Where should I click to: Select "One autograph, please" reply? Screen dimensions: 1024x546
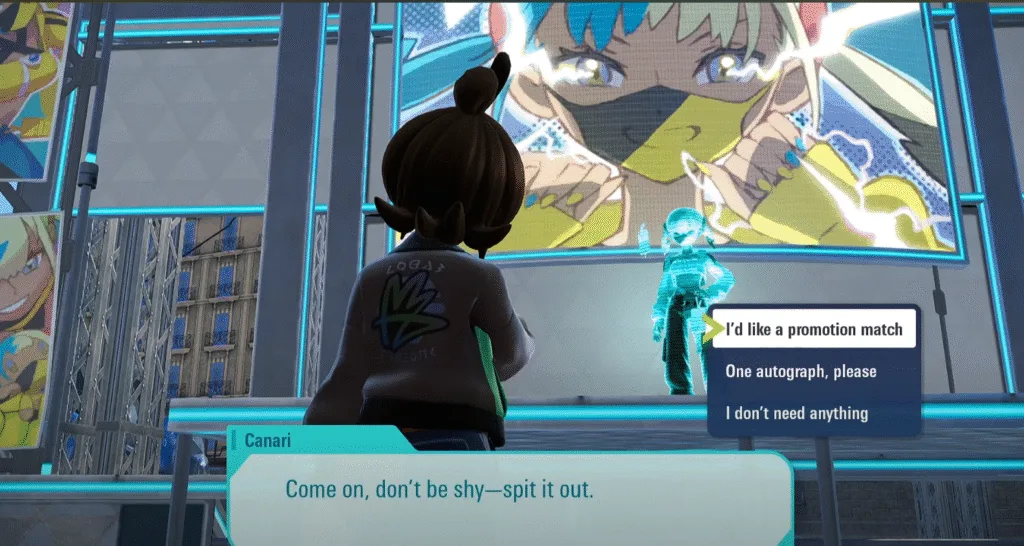click(x=800, y=372)
